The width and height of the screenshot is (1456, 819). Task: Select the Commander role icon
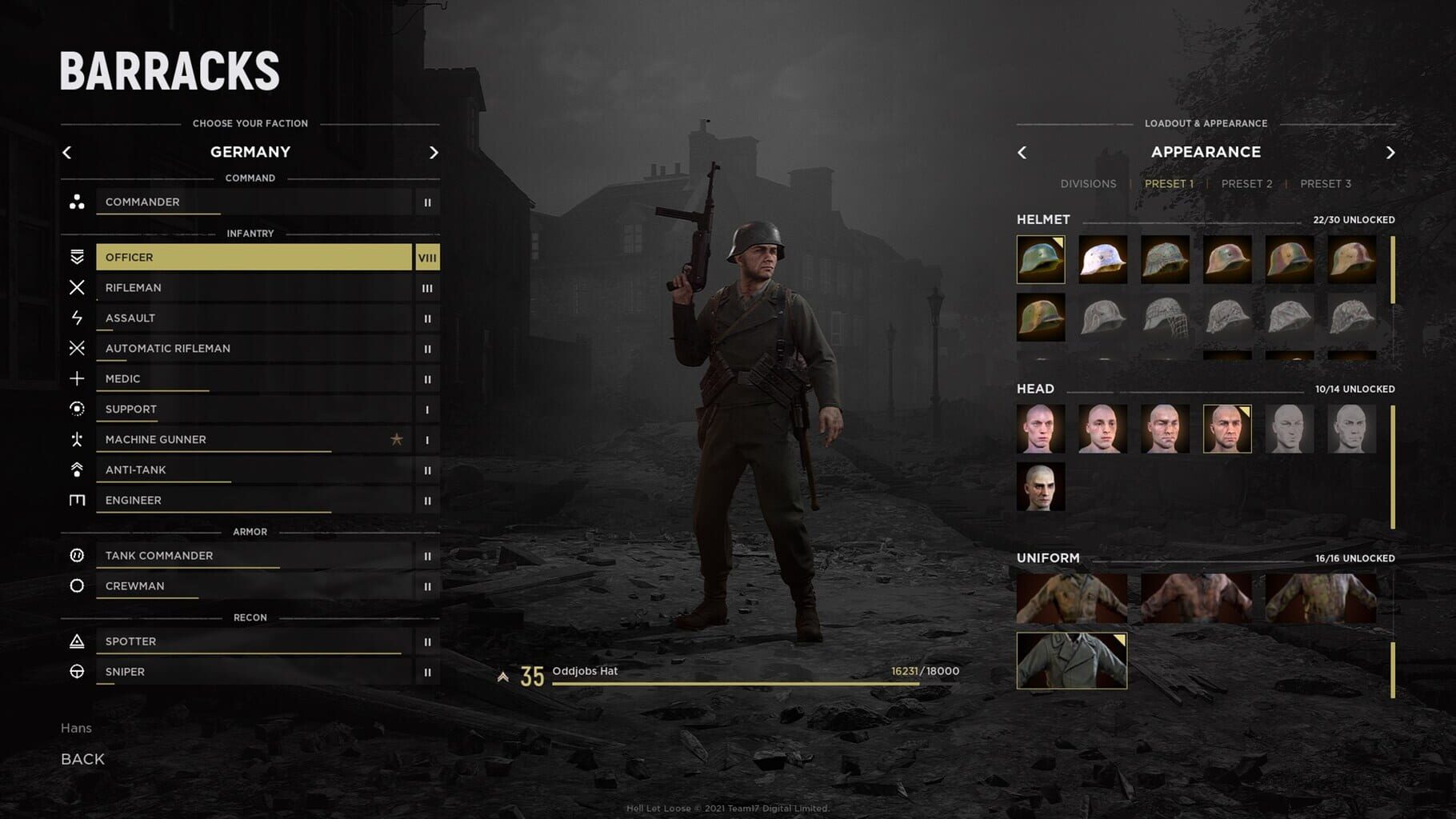tap(78, 202)
